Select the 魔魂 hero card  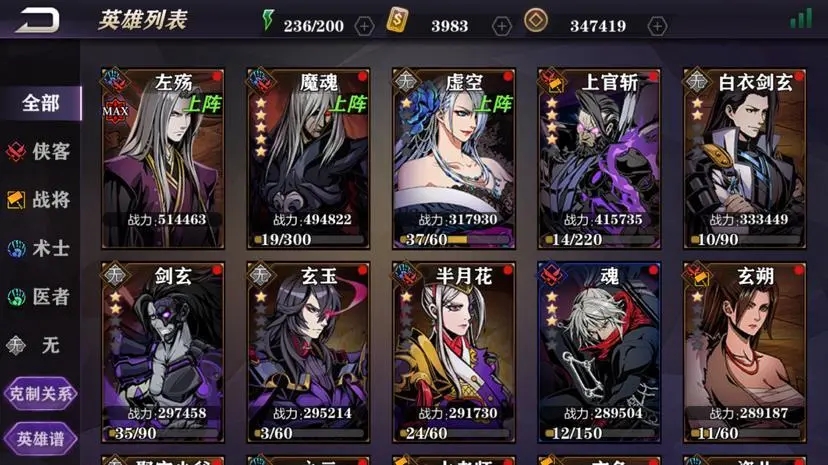[x=307, y=158]
